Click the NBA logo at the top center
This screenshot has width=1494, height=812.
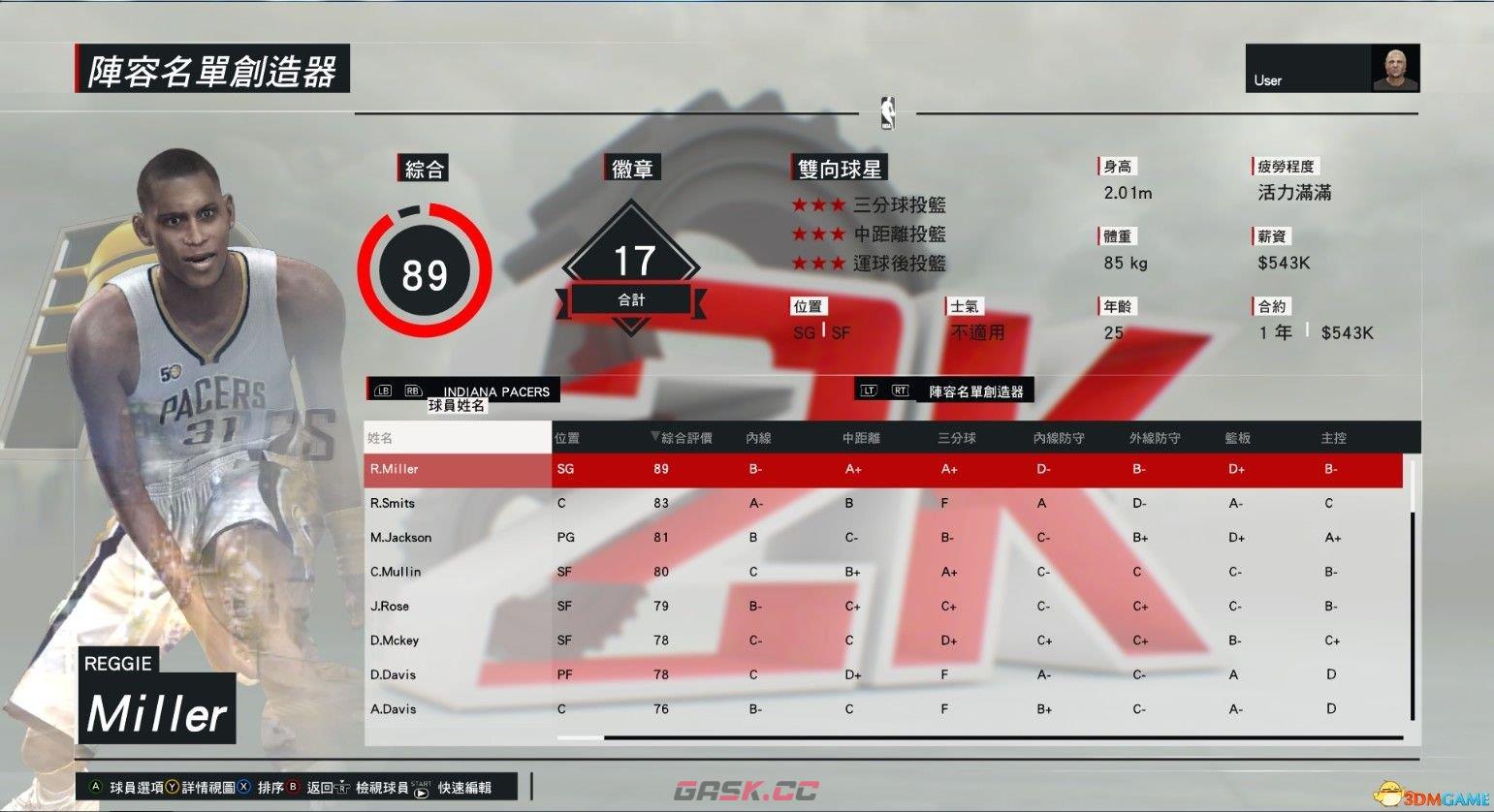[887, 111]
